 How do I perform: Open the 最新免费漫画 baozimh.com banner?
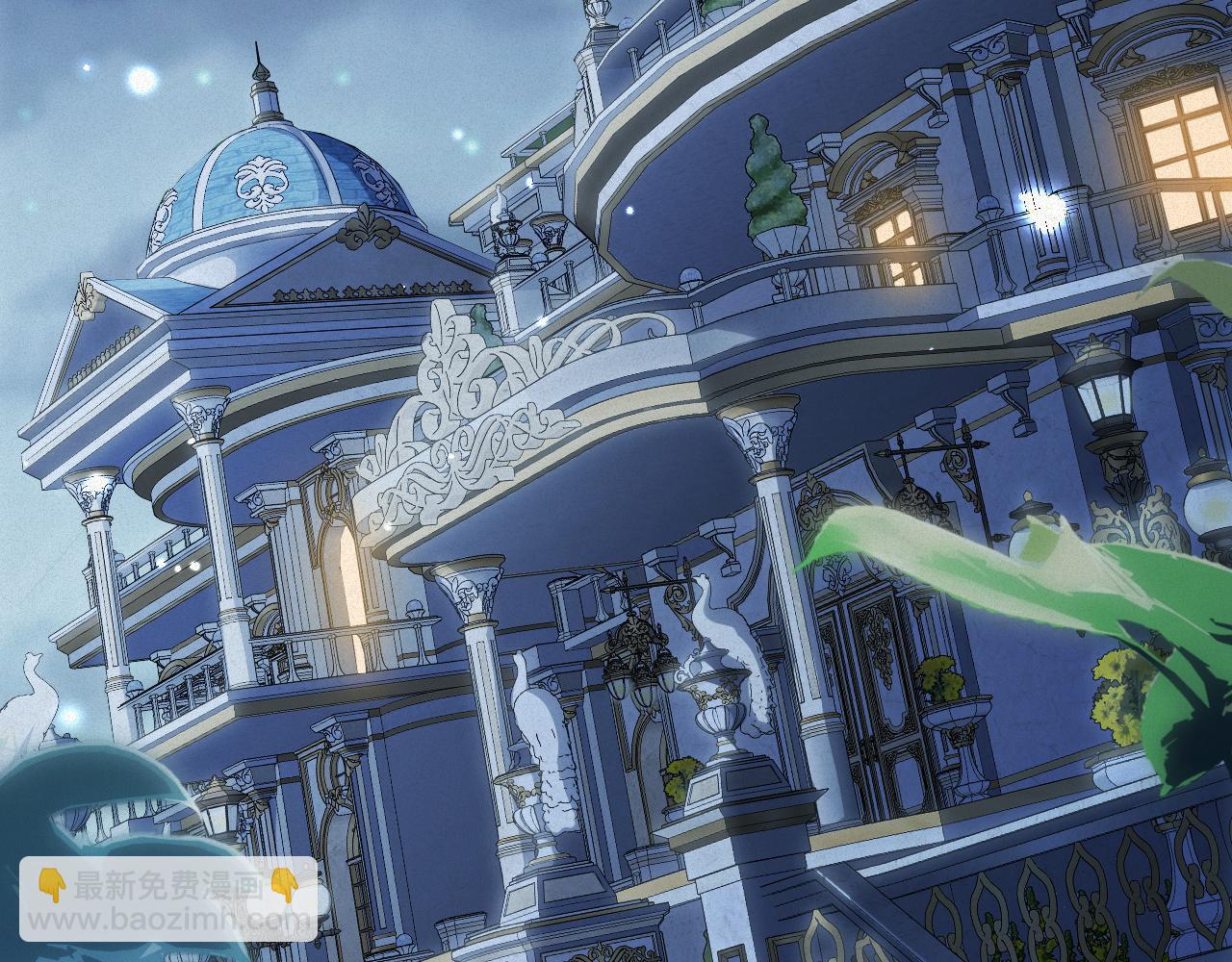169,899
